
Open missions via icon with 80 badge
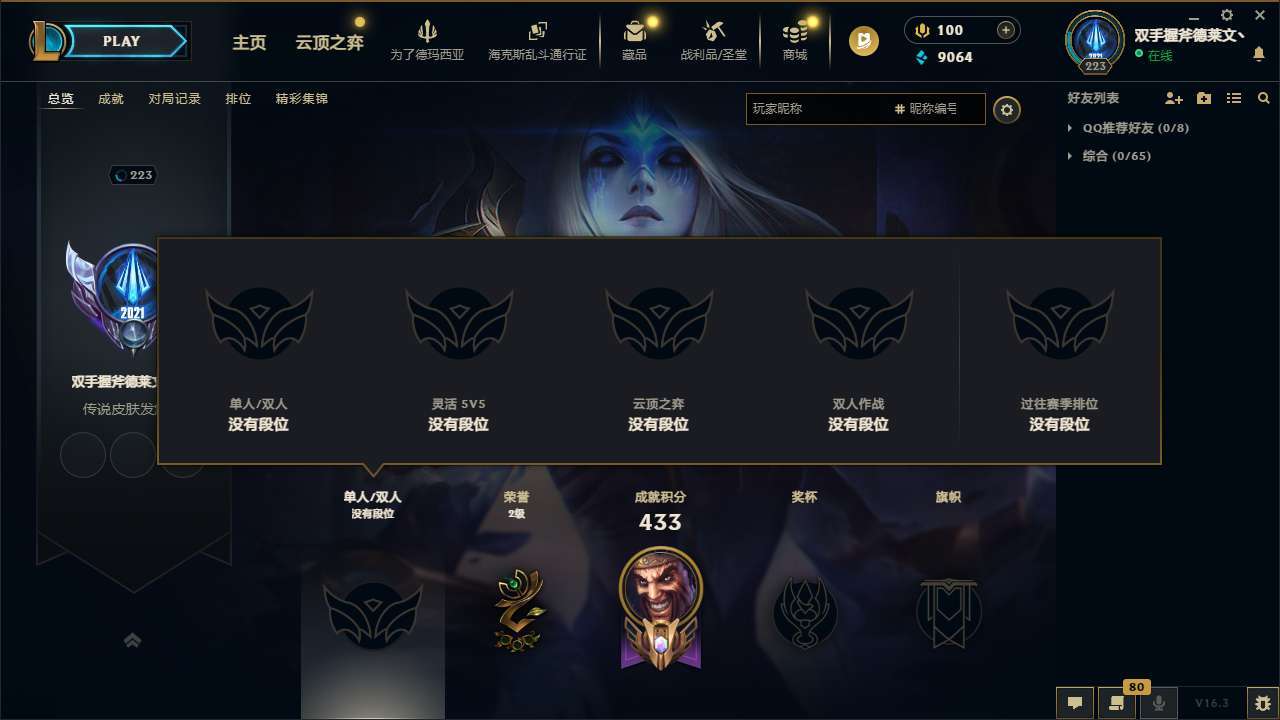(1117, 703)
